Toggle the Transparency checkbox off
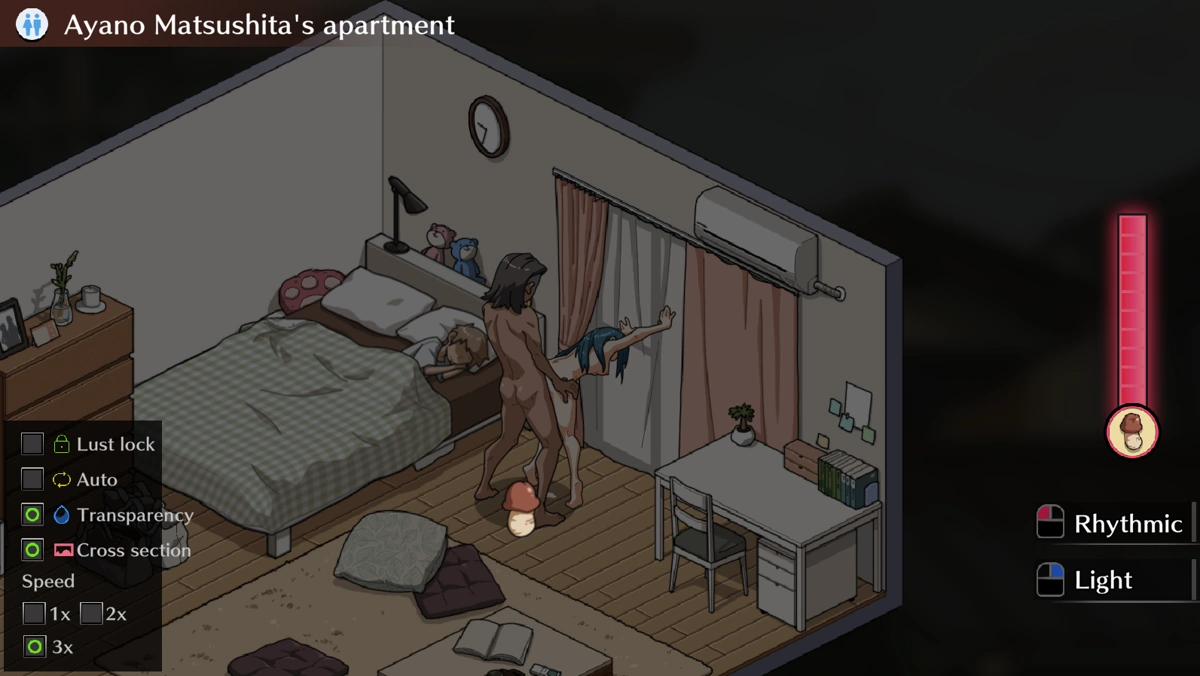 point(33,515)
